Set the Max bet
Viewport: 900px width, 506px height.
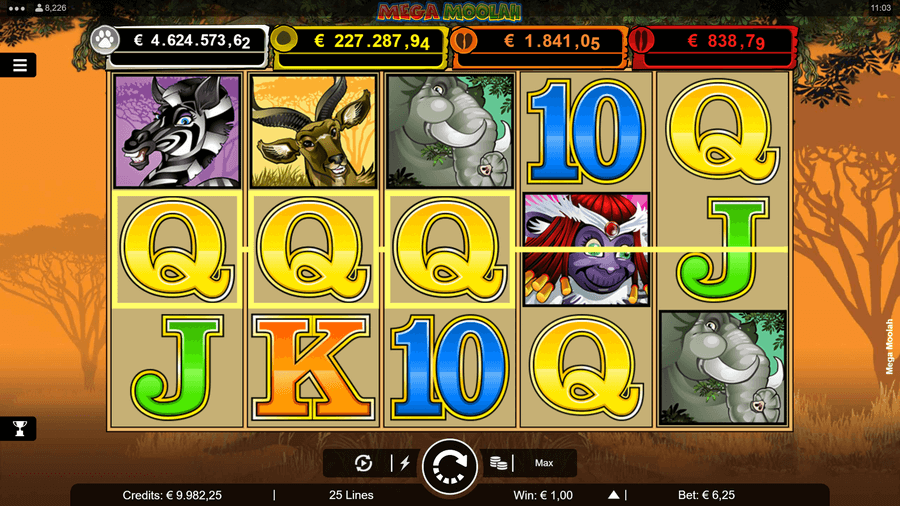544,463
